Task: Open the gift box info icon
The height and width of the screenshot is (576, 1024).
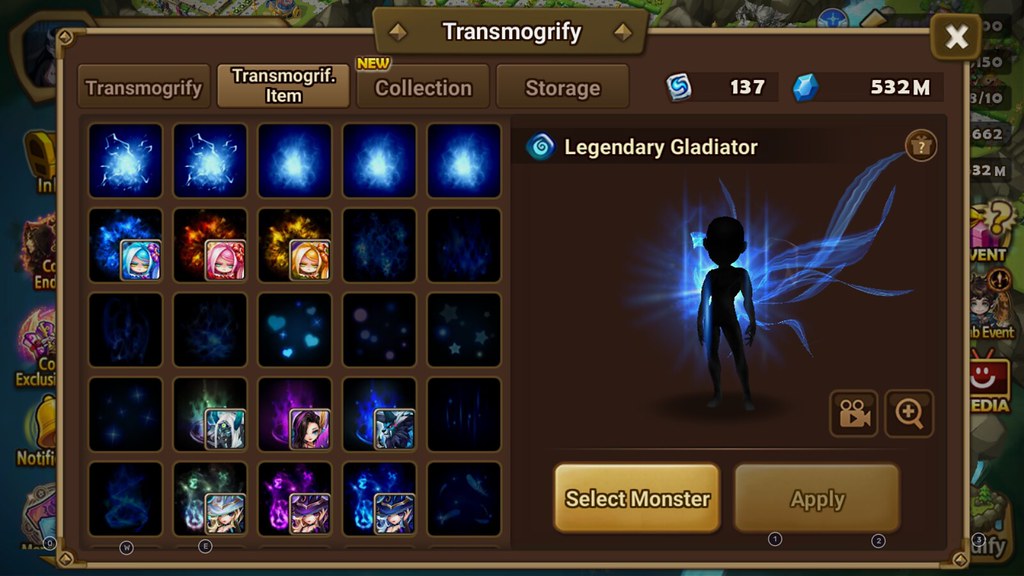Action: click(920, 146)
